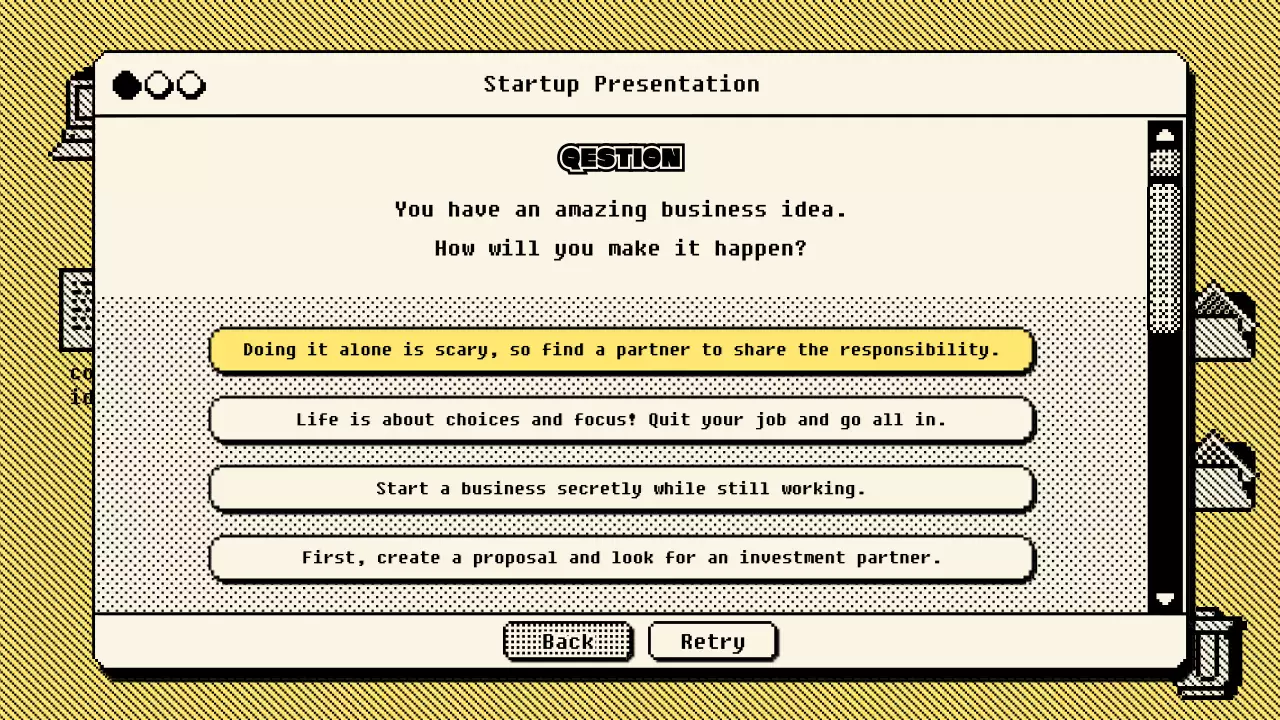Click the QESTION header badge

(620, 158)
